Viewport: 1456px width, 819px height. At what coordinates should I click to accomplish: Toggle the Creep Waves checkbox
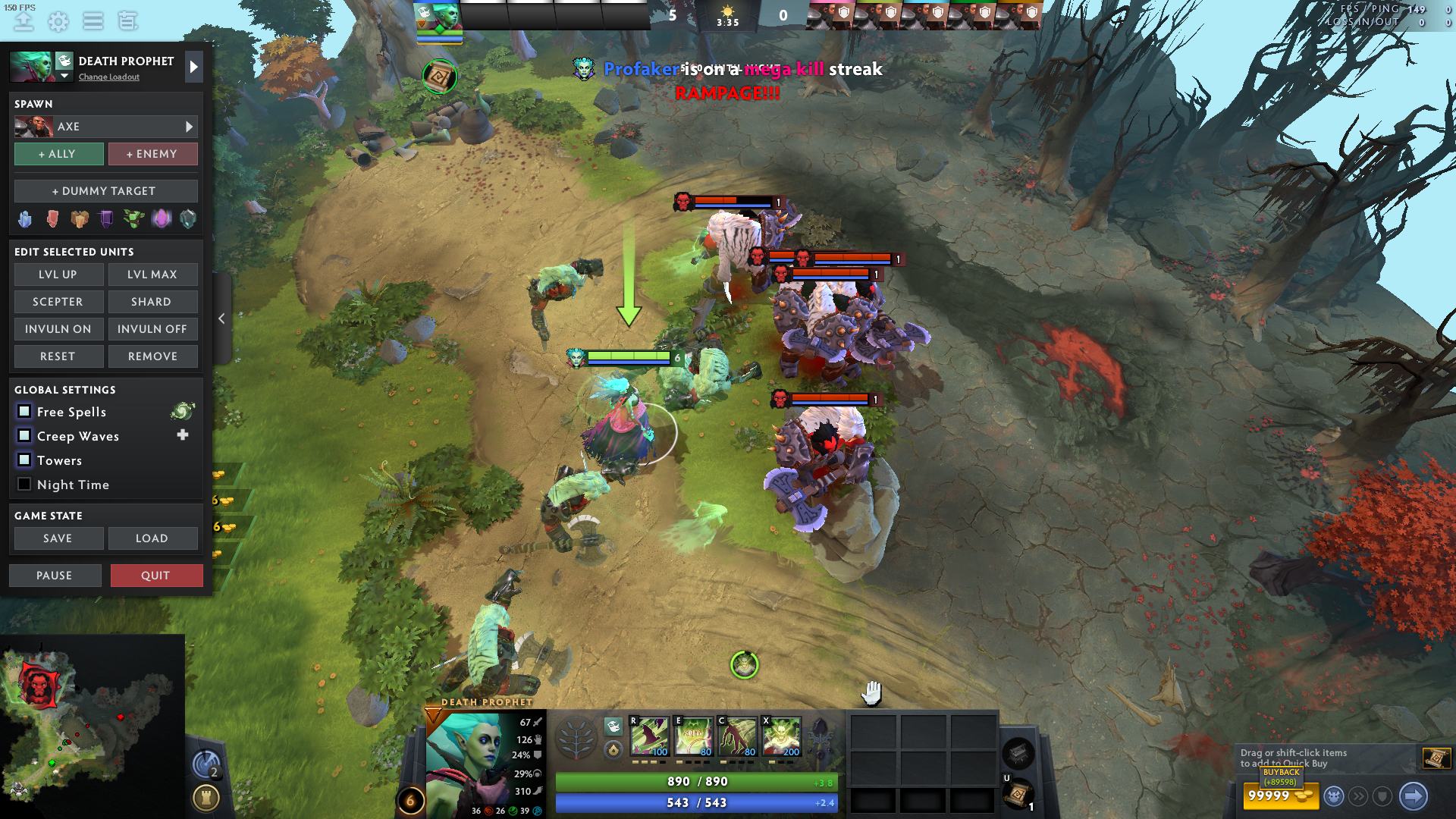tap(24, 435)
